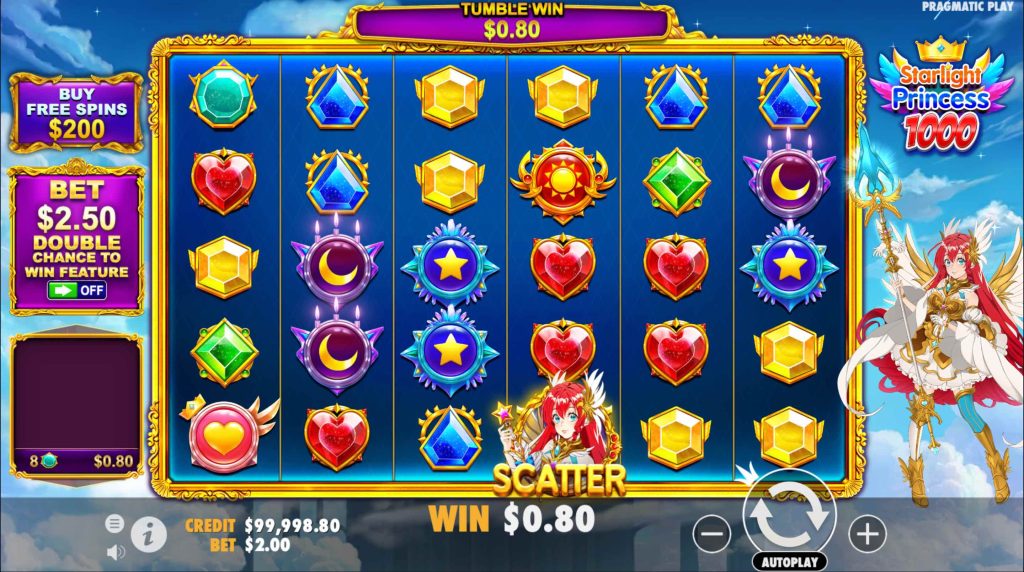Toggle the Double Chance to Win feature
This screenshot has width=1024, height=572.
click(x=77, y=291)
